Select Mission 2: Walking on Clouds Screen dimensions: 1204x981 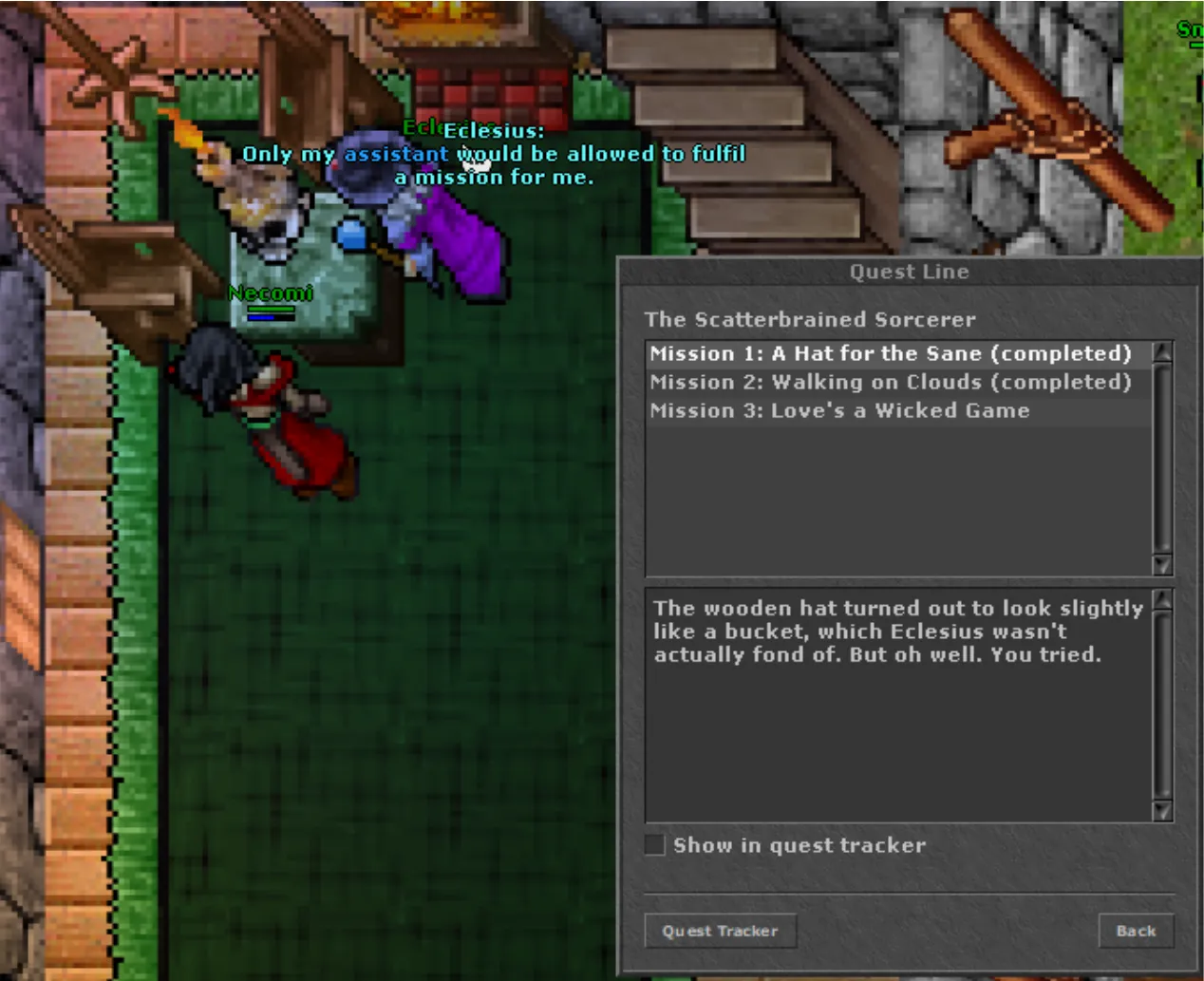pyautogui.click(x=890, y=383)
